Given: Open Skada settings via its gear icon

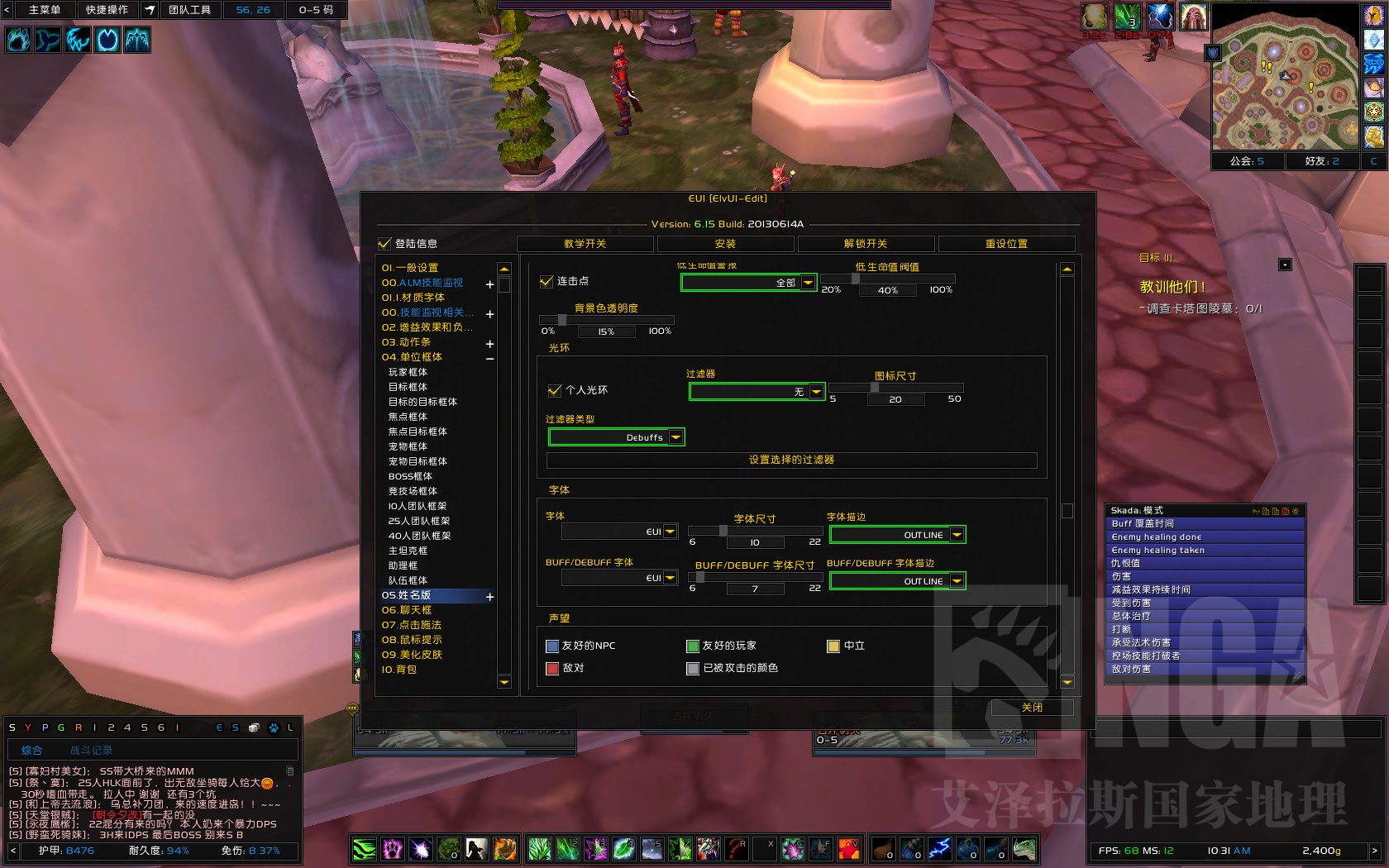Looking at the screenshot, I should click(x=1296, y=511).
